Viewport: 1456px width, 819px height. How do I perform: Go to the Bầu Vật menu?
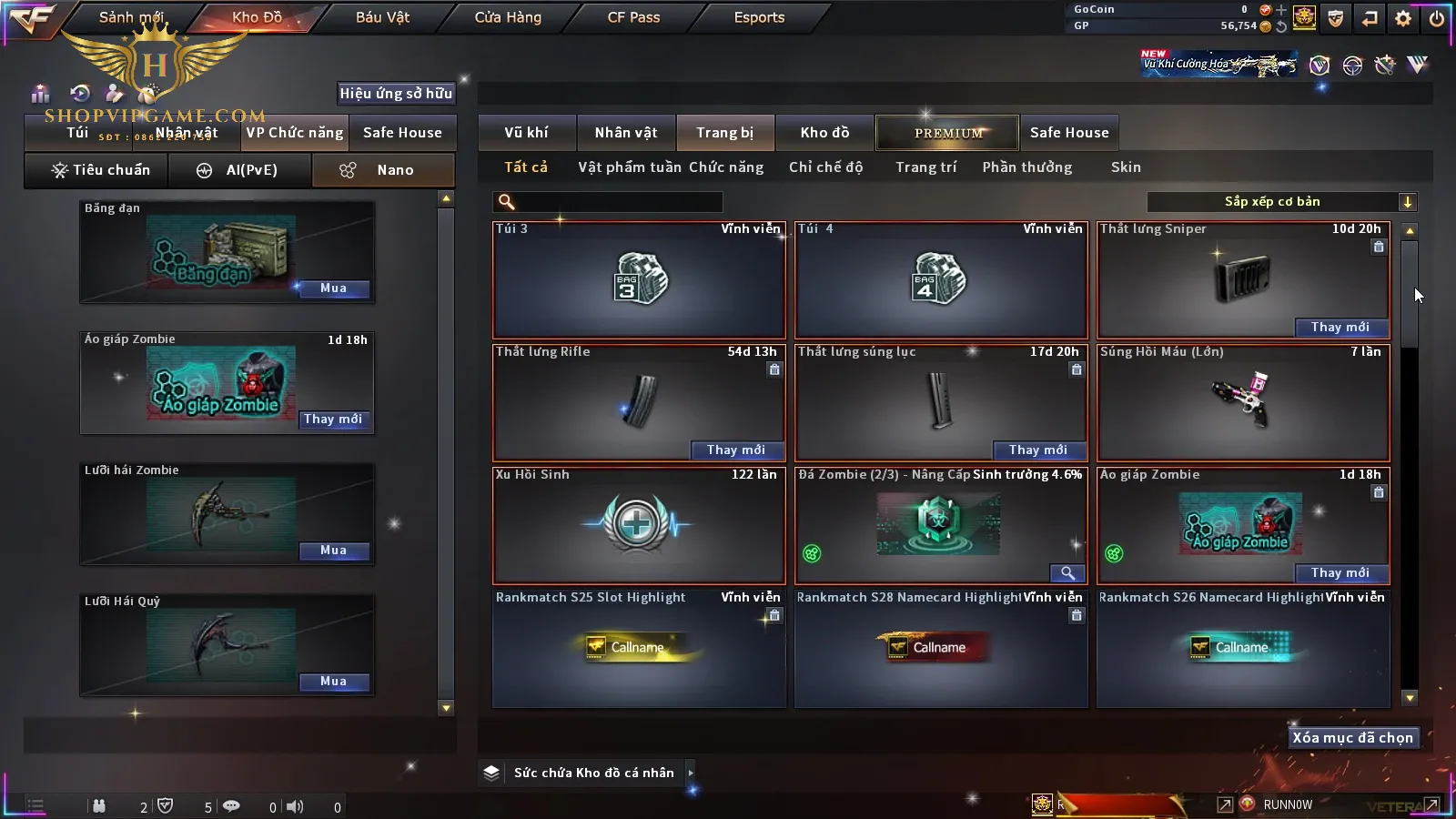click(382, 17)
